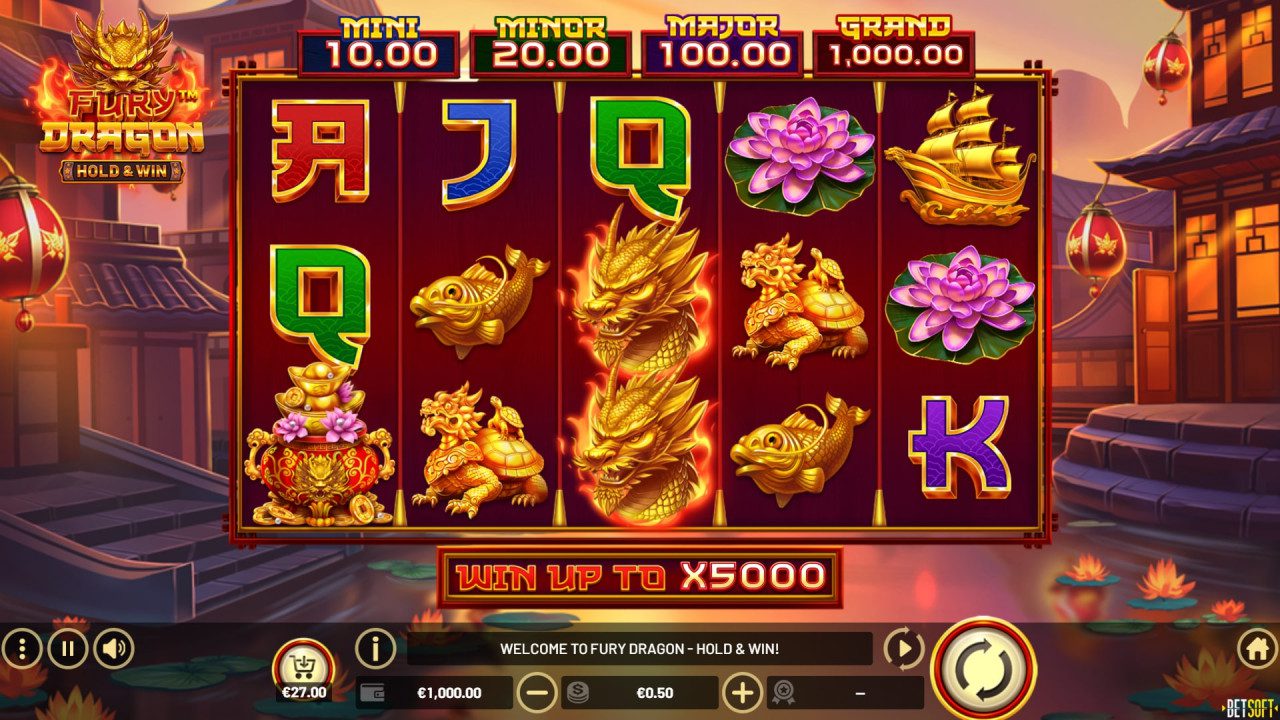Open the Buy Feature shopping cart for €27.00

pos(301,660)
